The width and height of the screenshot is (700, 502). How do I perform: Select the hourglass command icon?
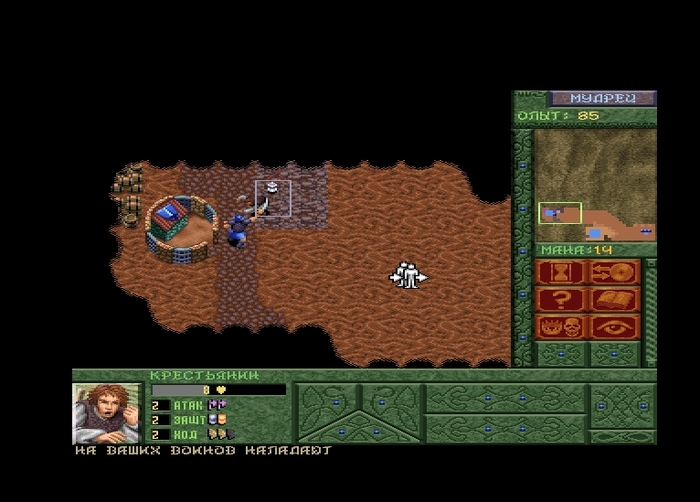[560, 272]
